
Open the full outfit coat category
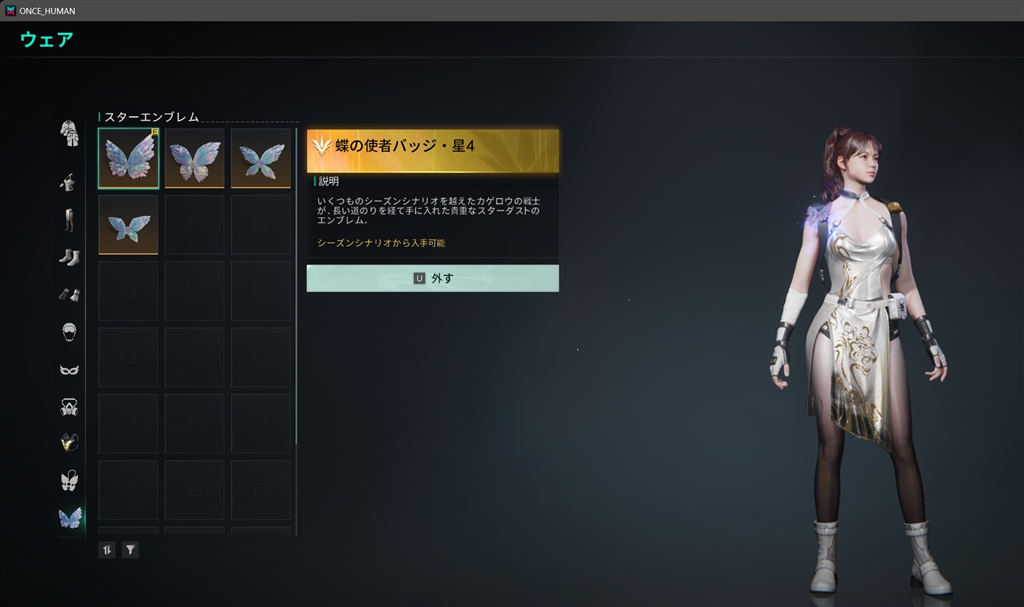pos(69,133)
